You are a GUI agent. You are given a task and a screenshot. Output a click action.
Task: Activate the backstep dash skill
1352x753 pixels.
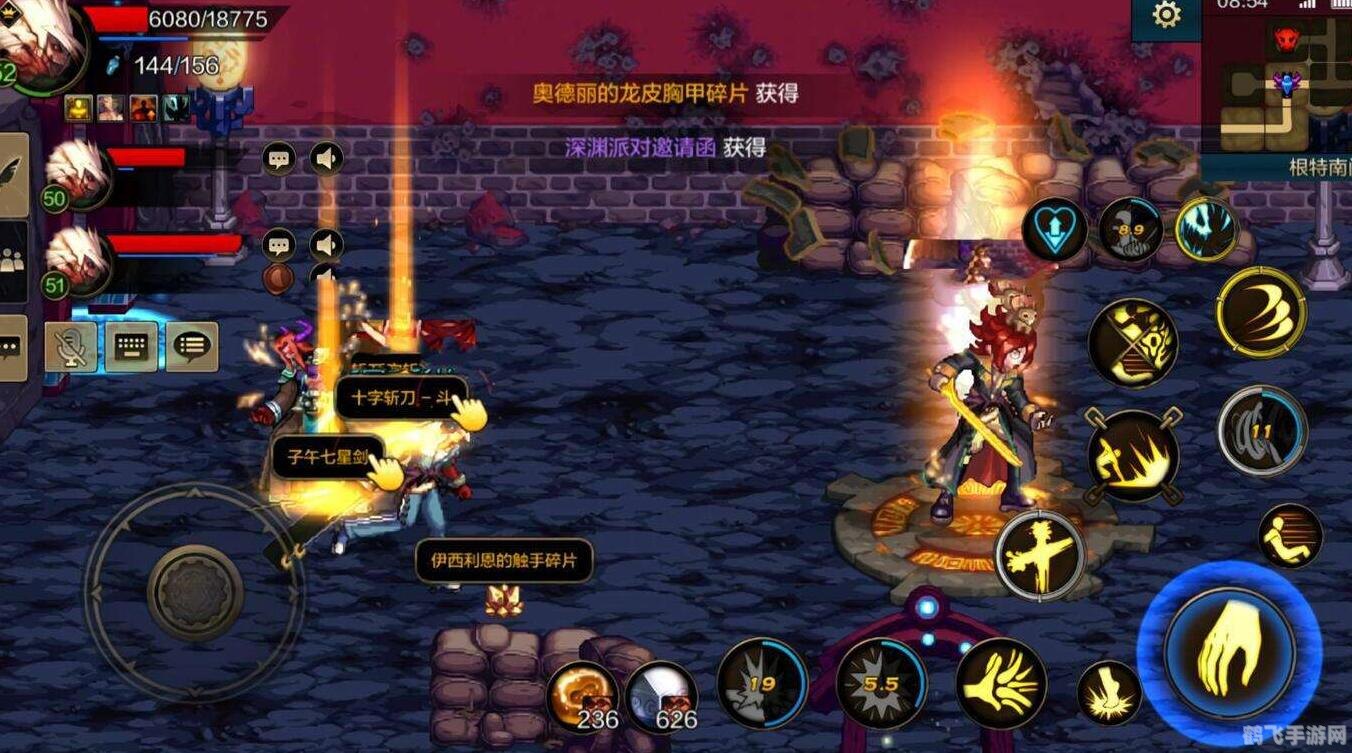click(x=1290, y=536)
